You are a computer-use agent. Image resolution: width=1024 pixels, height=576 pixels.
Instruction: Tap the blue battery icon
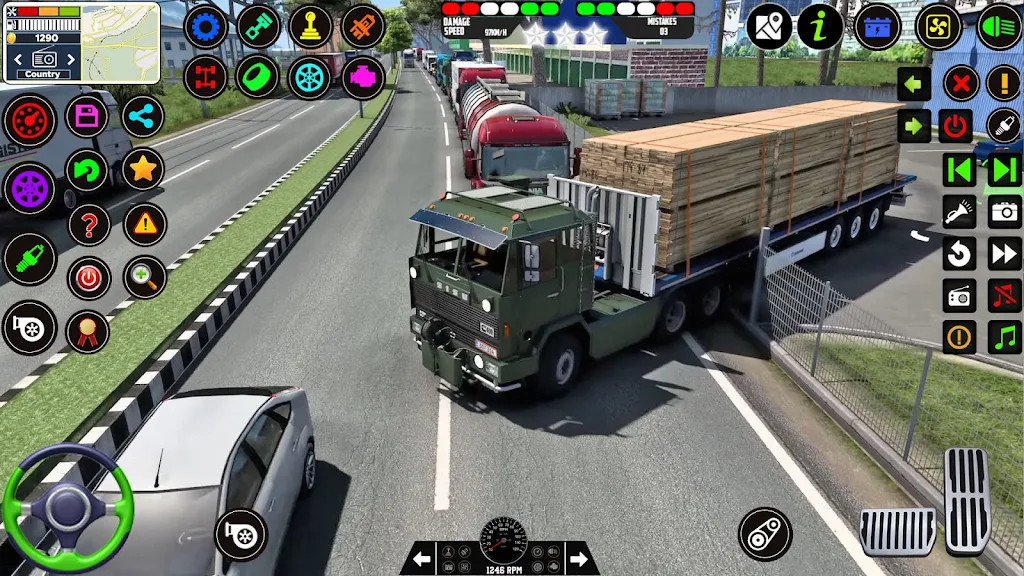coord(878,27)
